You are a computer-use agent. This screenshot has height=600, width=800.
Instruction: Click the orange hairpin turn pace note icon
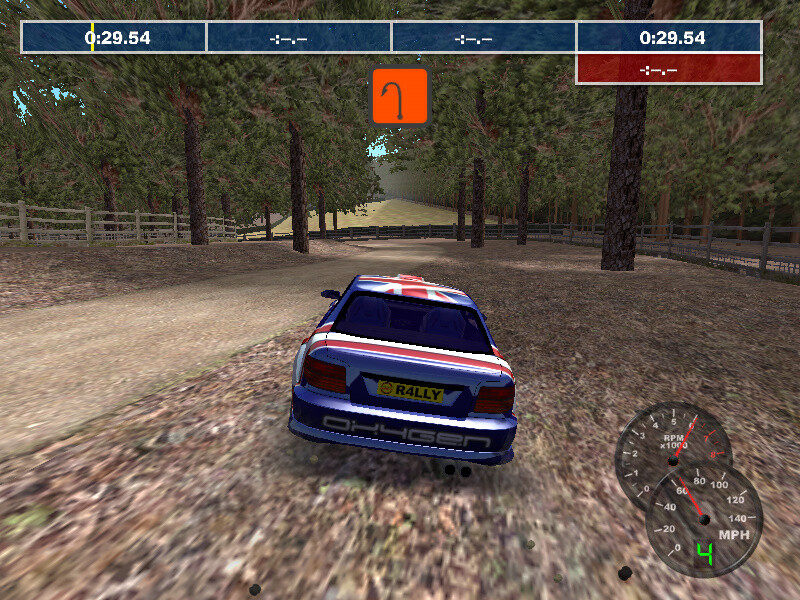click(x=400, y=96)
